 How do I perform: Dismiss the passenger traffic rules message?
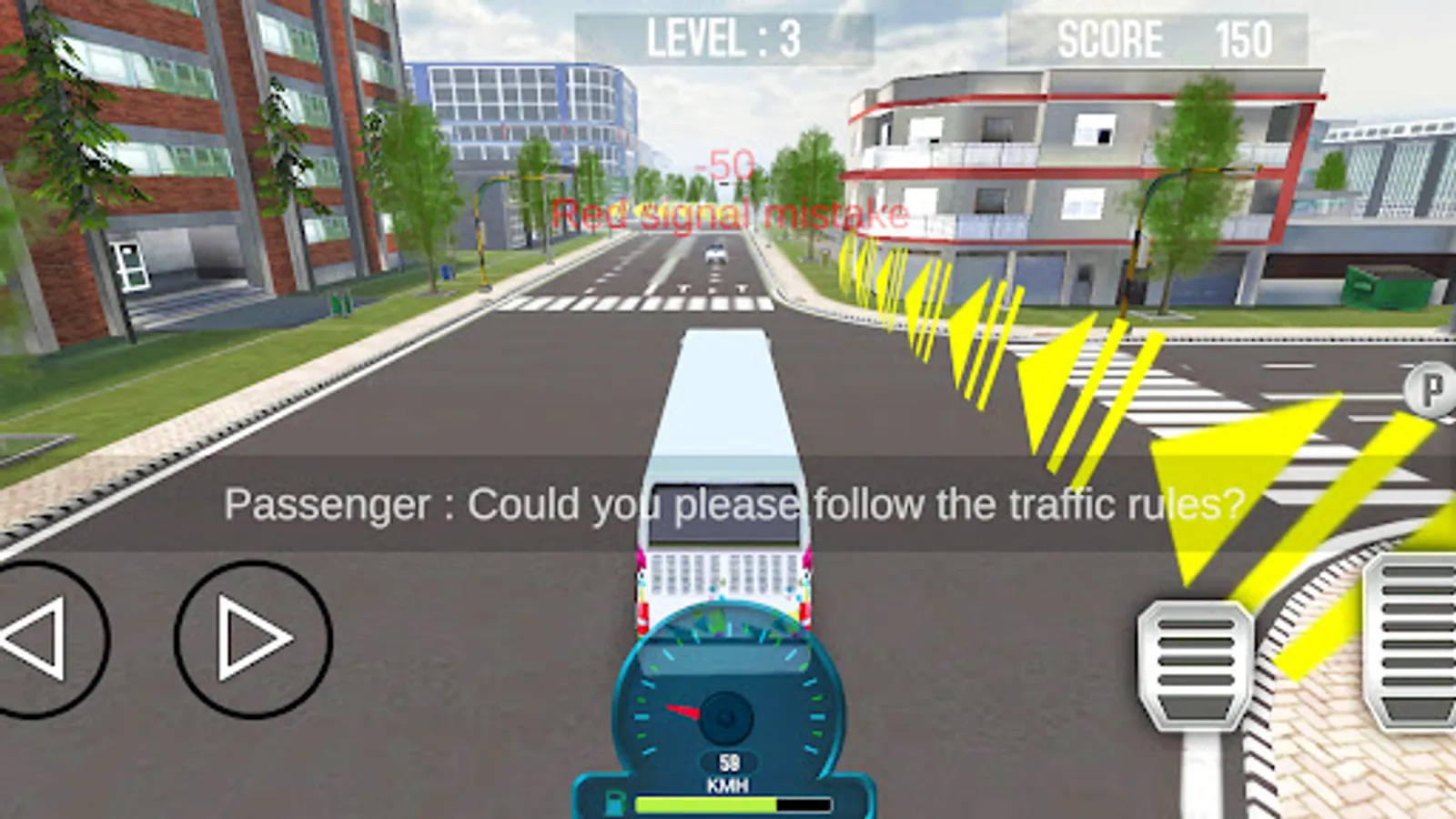733,501
